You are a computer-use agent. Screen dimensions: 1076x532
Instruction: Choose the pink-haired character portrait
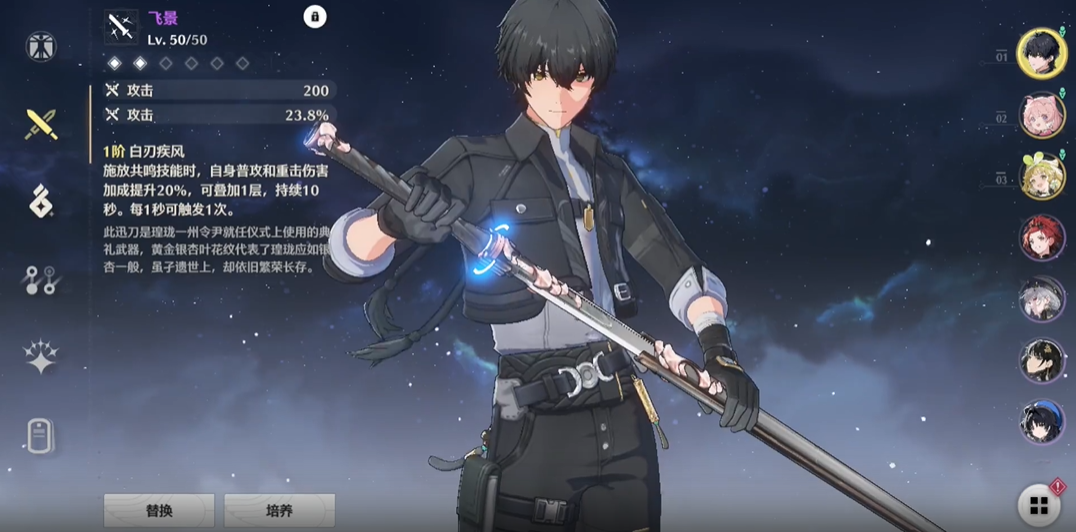coord(1041,115)
